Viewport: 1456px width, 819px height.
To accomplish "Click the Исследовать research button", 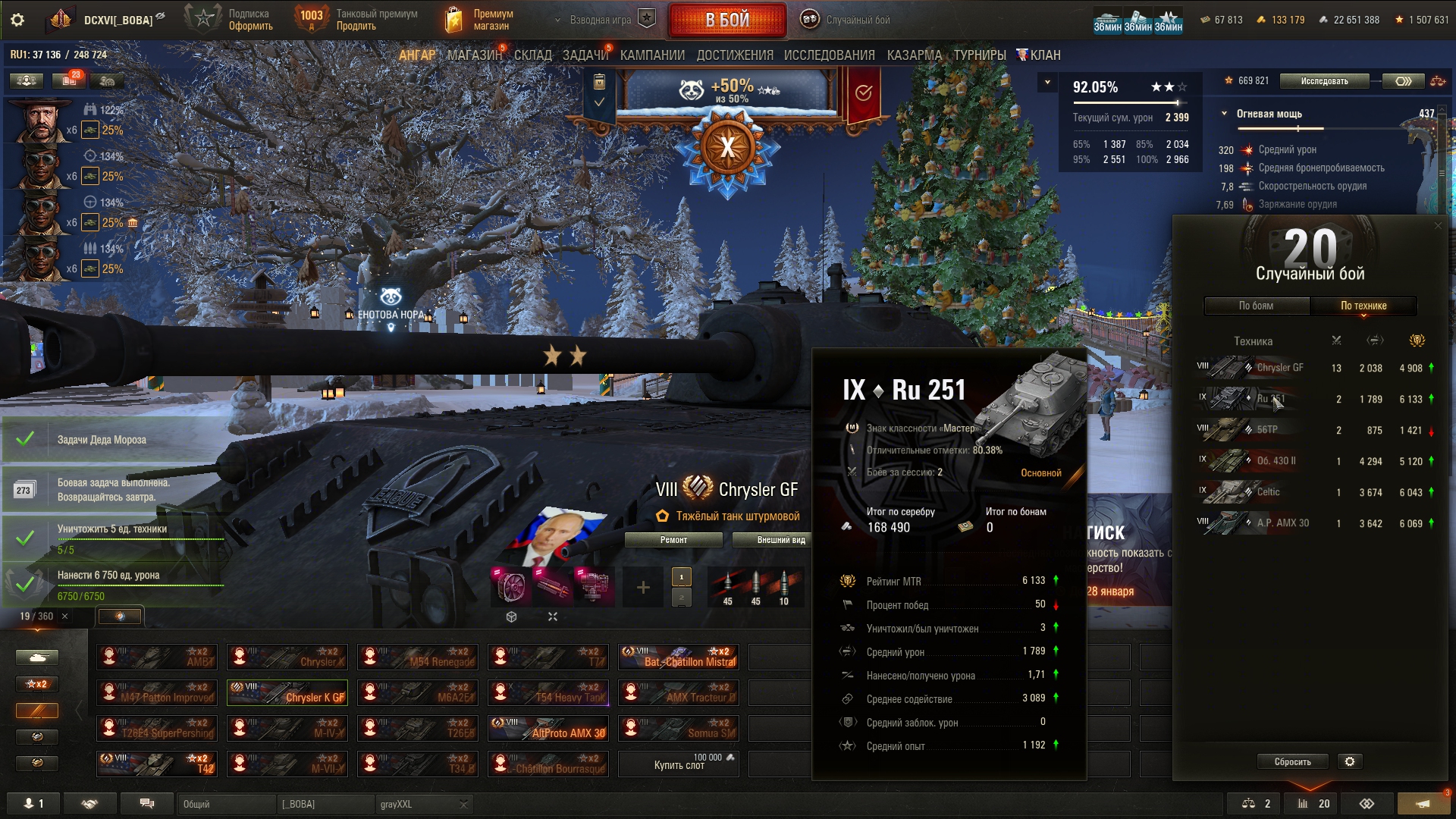I will click(1324, 81).
